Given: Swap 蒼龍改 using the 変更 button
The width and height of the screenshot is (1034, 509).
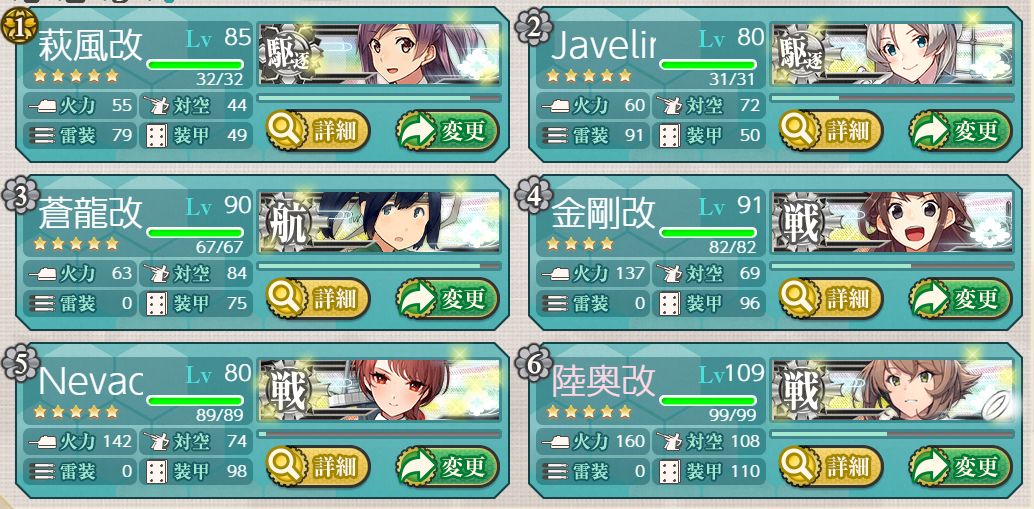Looking at the screenshot, I should point(446,298).
